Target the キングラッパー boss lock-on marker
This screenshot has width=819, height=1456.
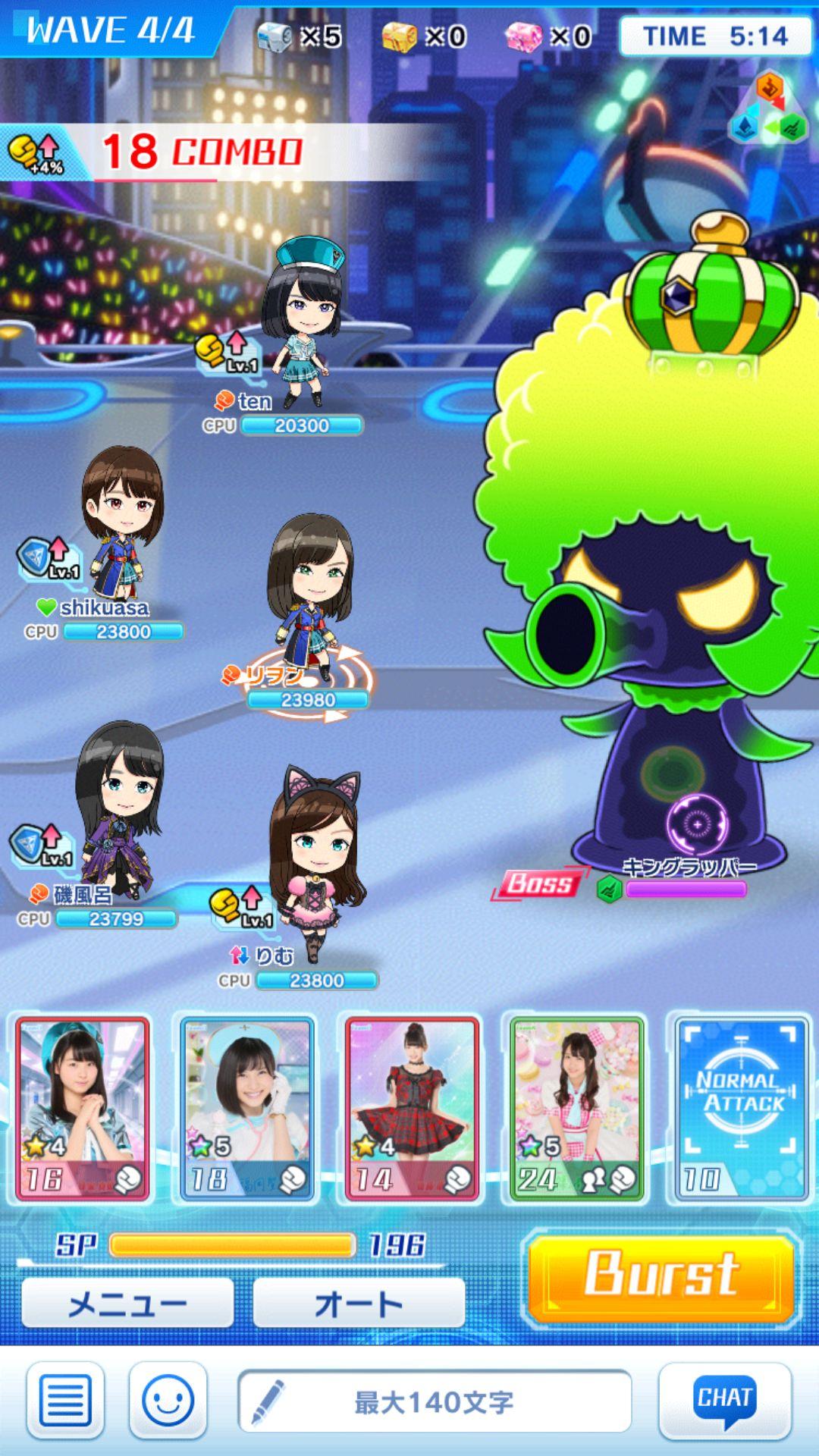click(x=697, y=824)
